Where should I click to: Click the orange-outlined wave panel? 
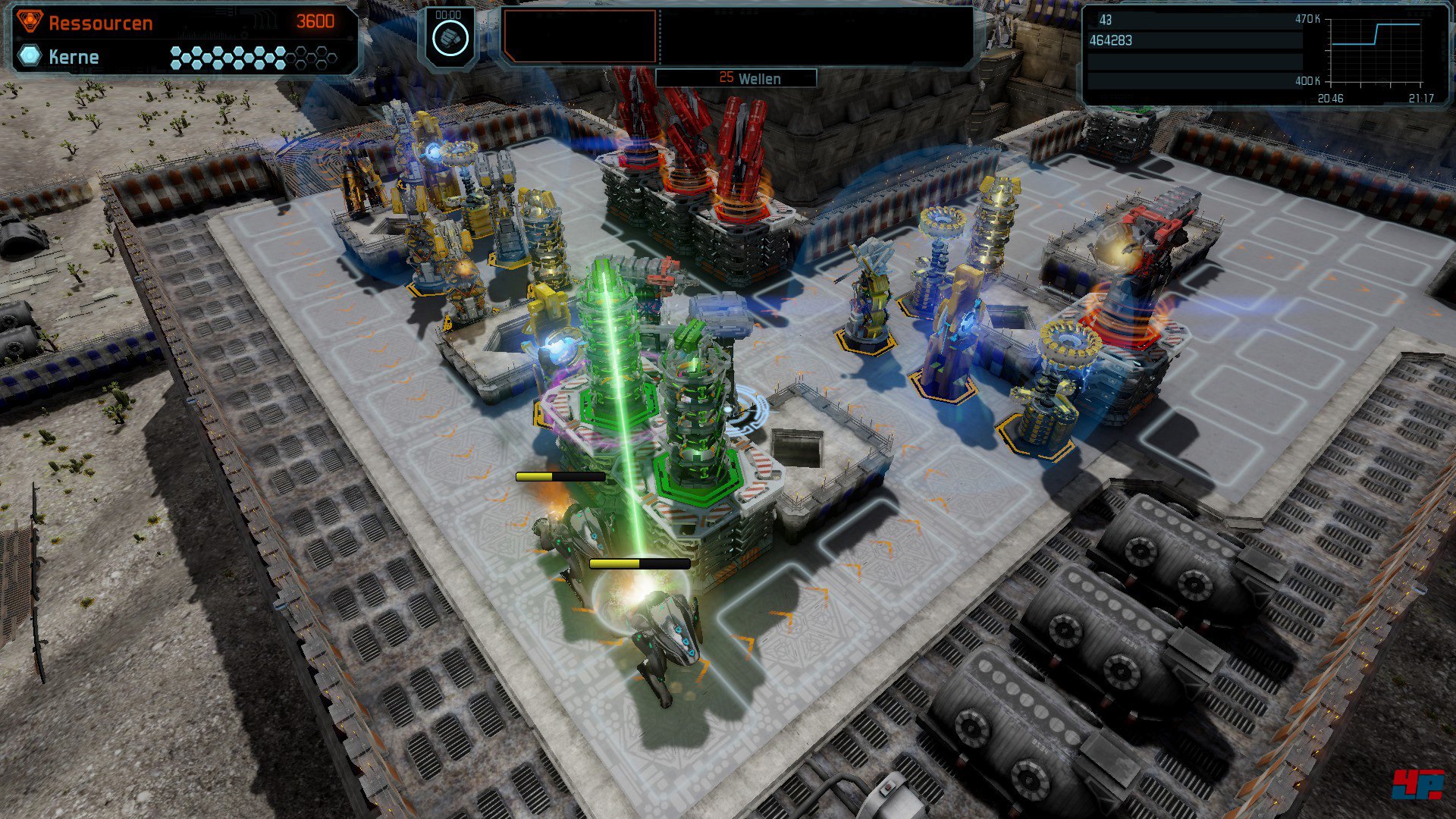pyautogui.click(x=580, y=36)
